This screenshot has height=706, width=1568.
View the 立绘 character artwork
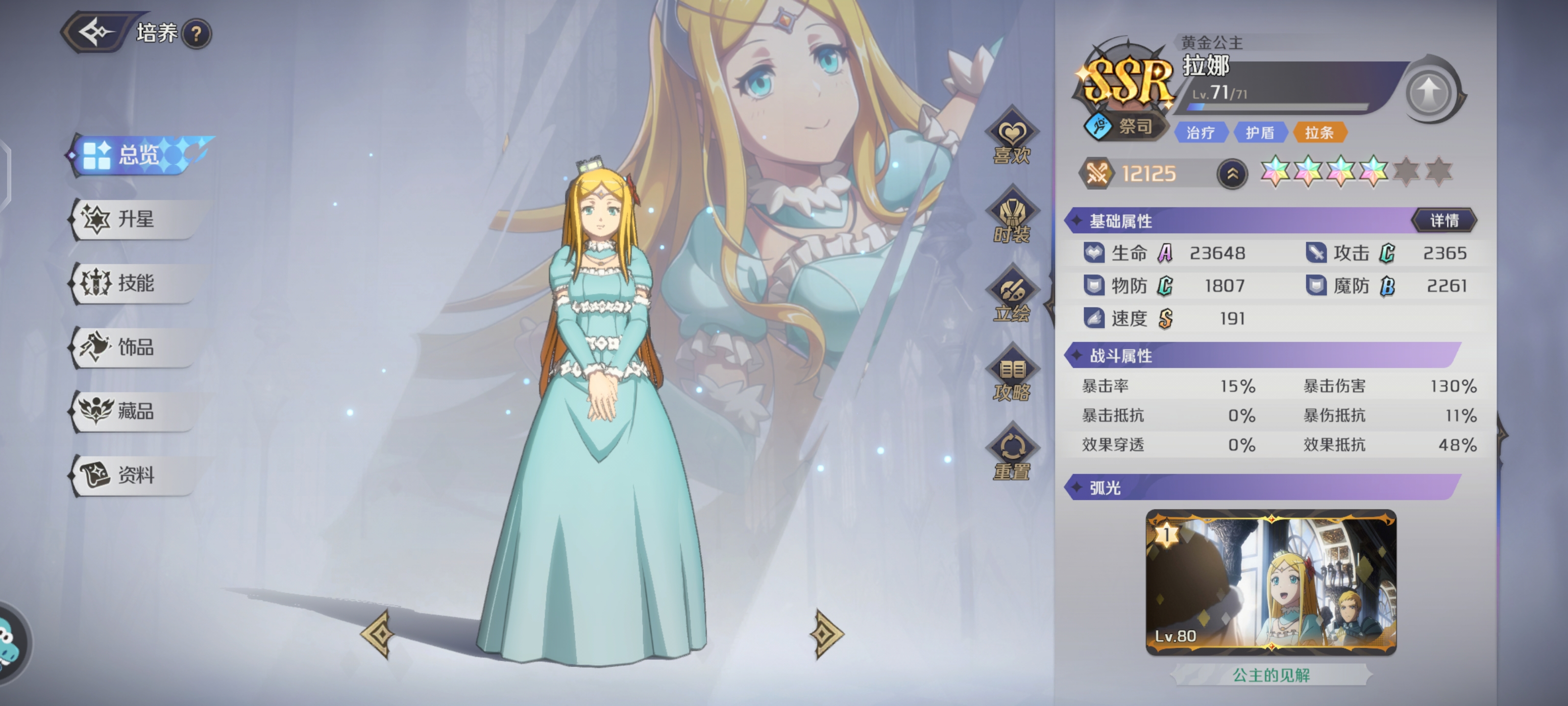1012,297
